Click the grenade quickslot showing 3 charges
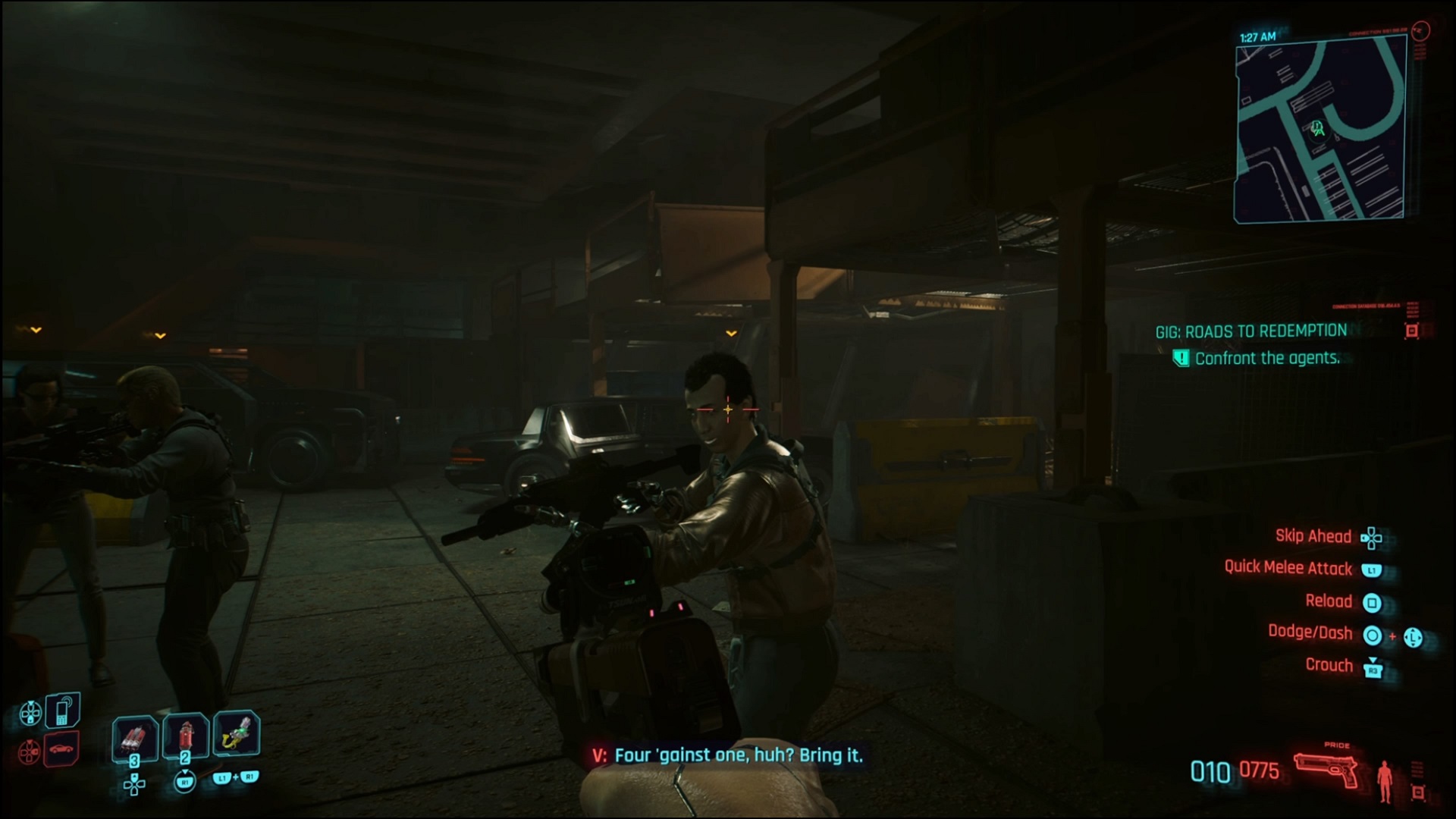The width and height of the screenshot is (1456, 819). pyautogui.click(x=136, y=734)
